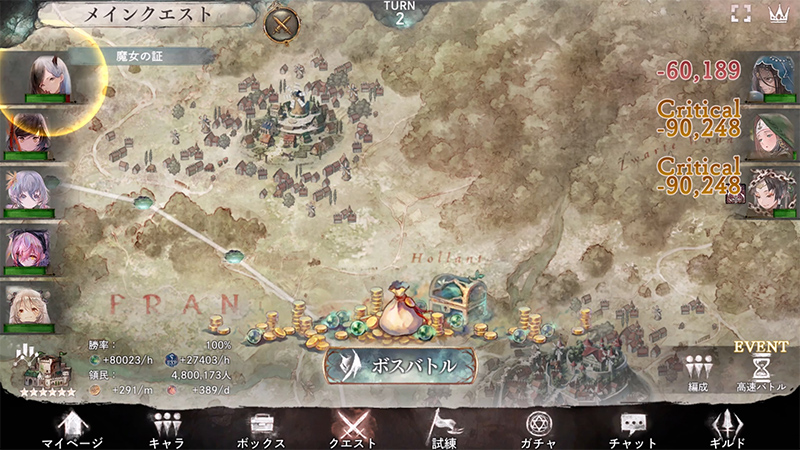
Task: Select the blue-hooded enemy portrait
Action: click(771, 77)
